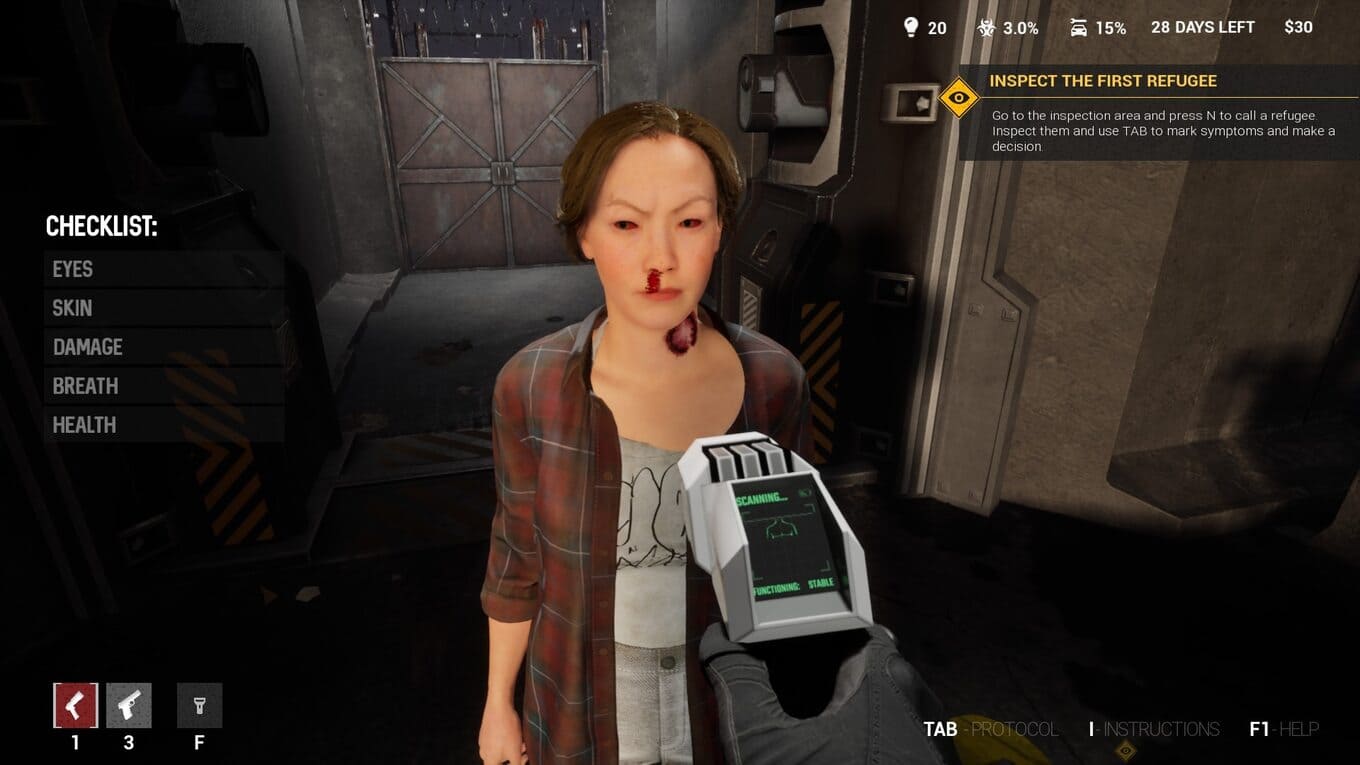
Task: Click the yellow eye objective icon
Action: 959,98
